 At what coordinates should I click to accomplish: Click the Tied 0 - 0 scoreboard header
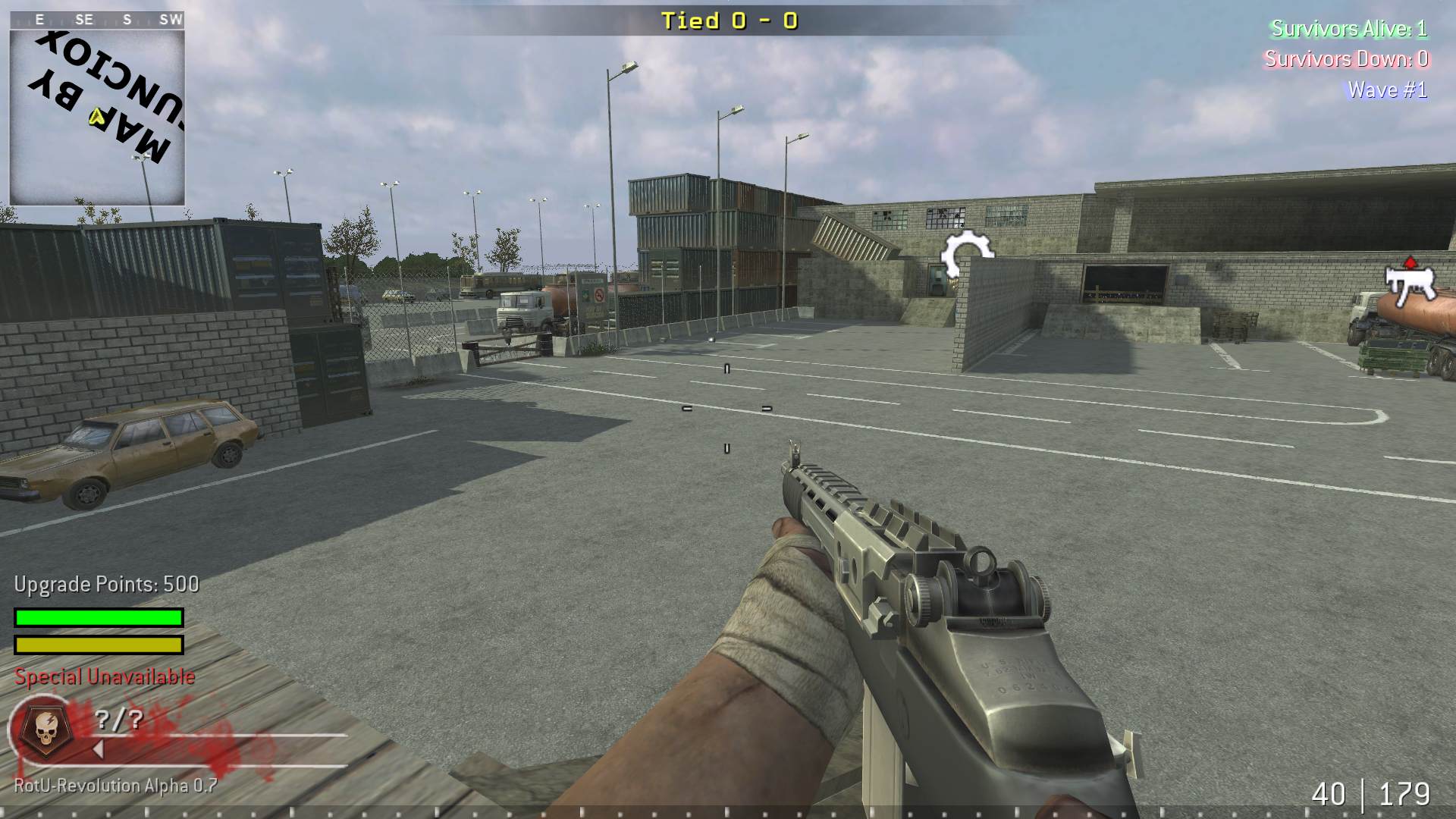pyautogui.click(x=727, y=21)
